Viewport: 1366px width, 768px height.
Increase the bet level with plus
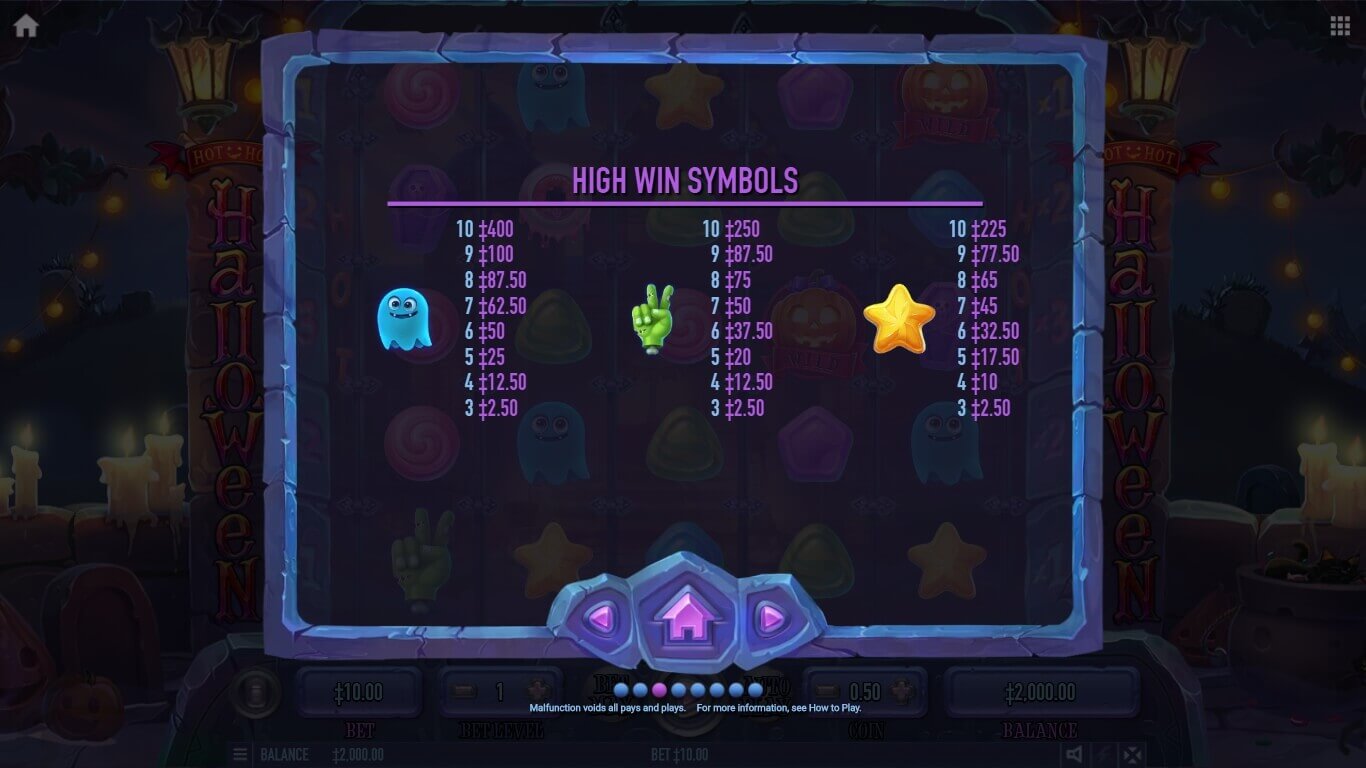tap(537, 691)
